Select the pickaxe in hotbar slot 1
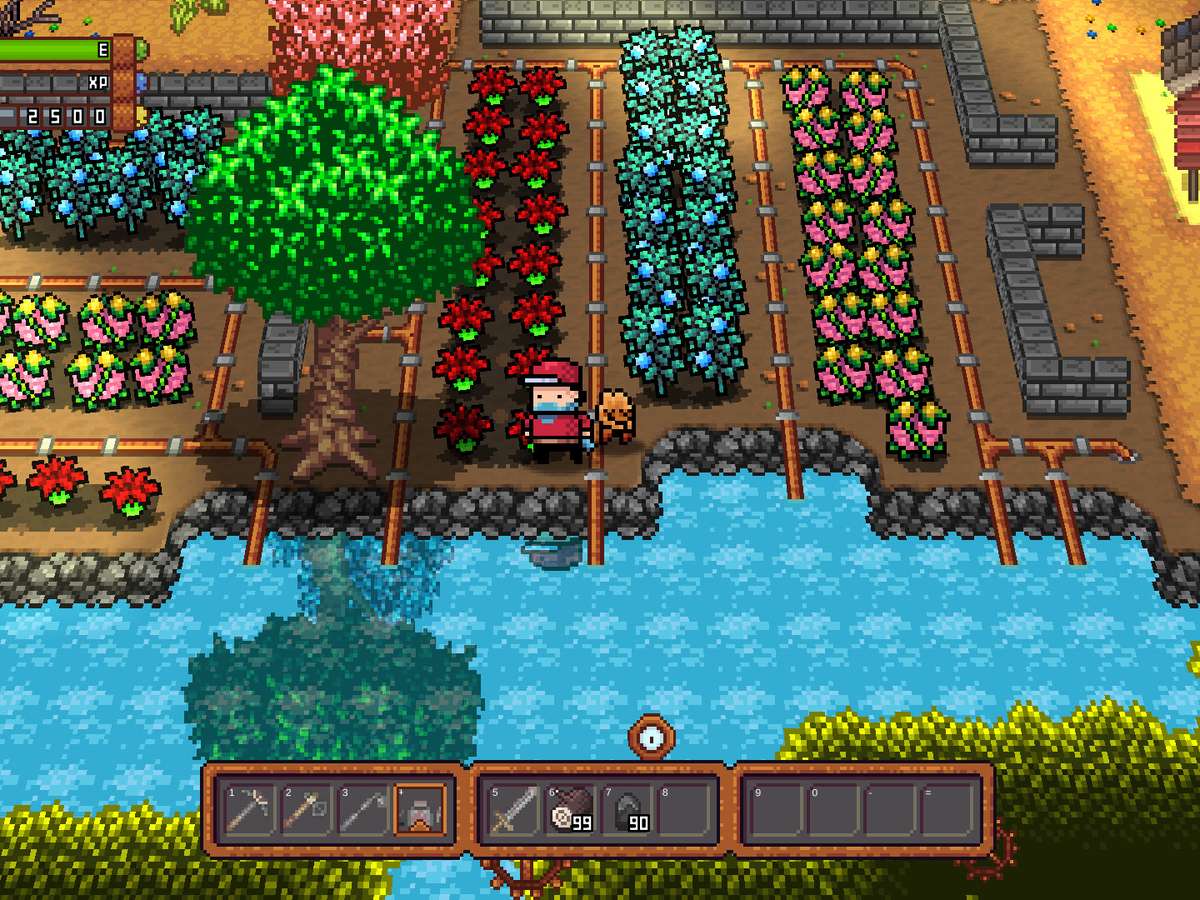1200x900 pixels. coord(248,809)
